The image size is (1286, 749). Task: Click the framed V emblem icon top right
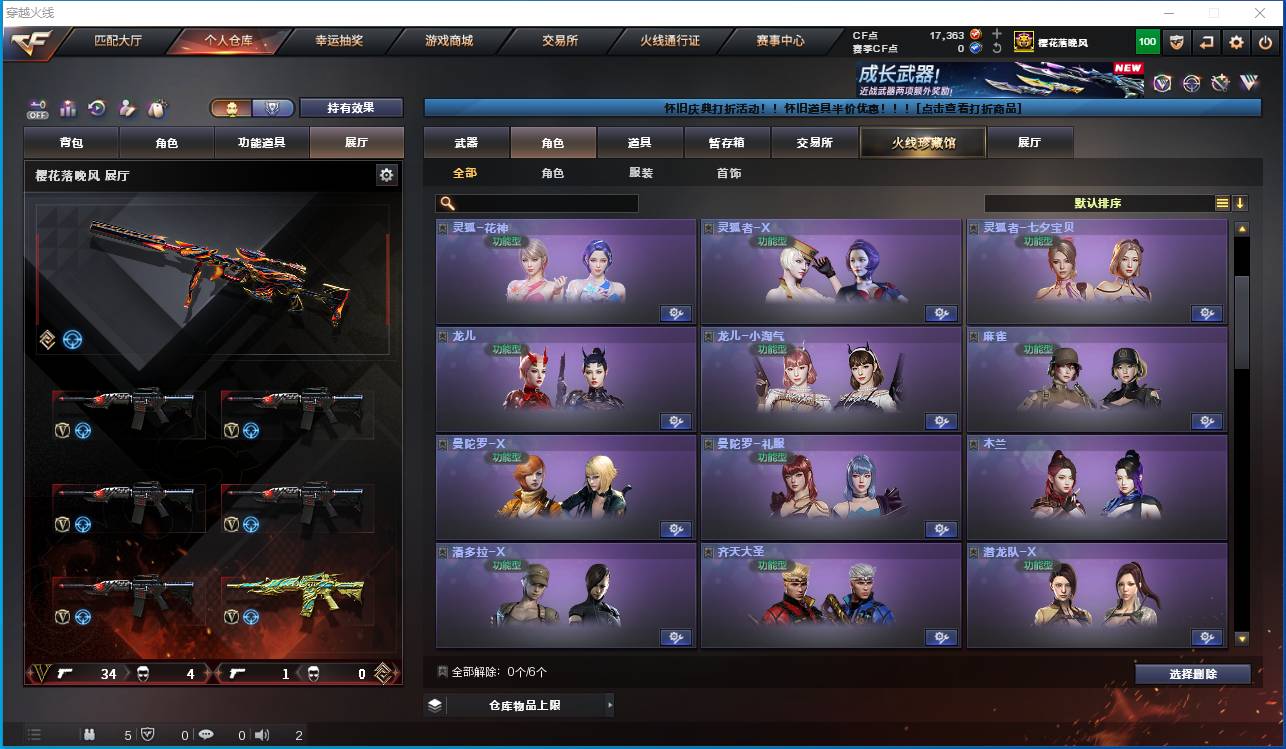tap(1162, 83)
